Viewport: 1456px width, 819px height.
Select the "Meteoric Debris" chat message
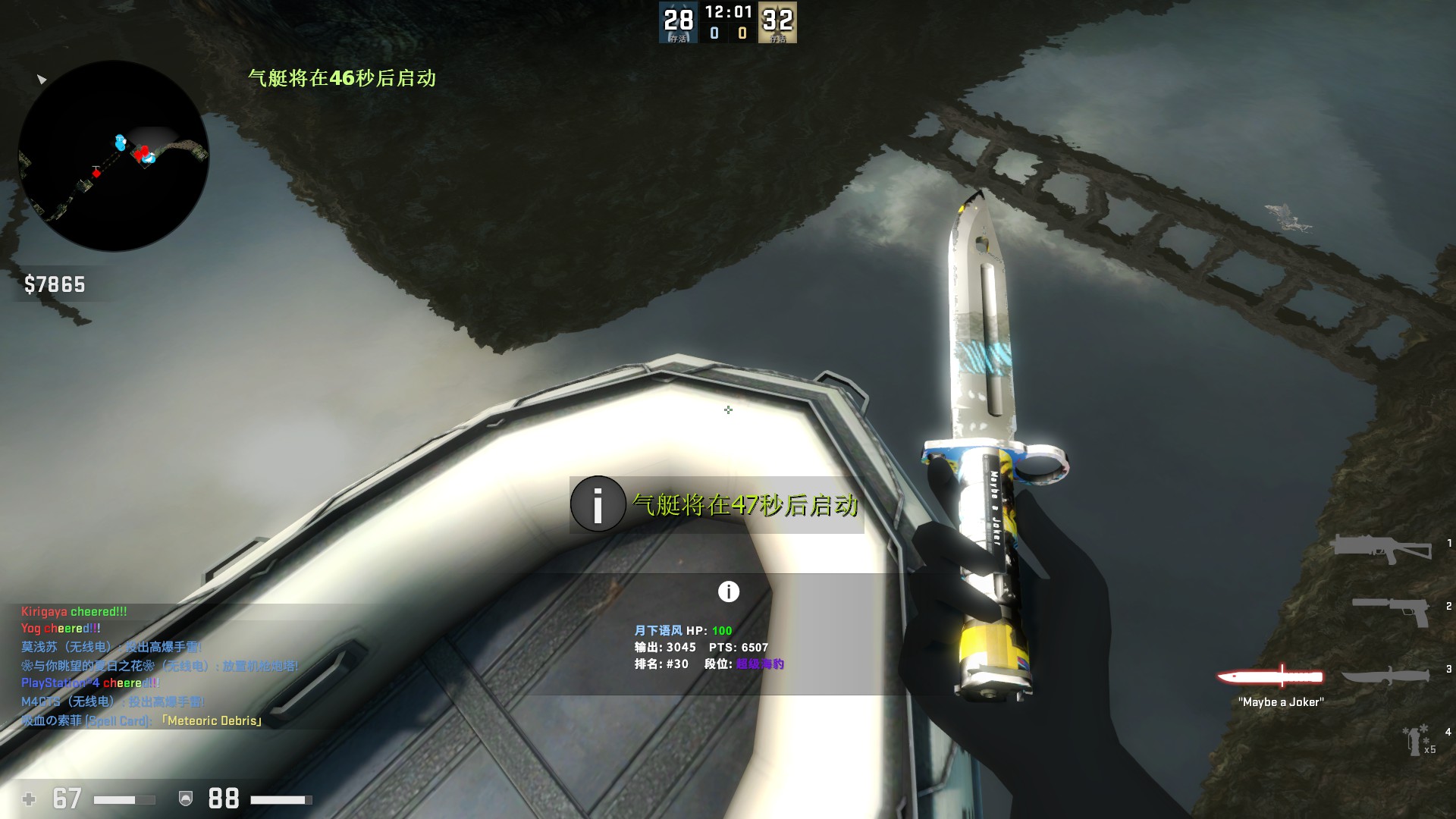[142, 720]
